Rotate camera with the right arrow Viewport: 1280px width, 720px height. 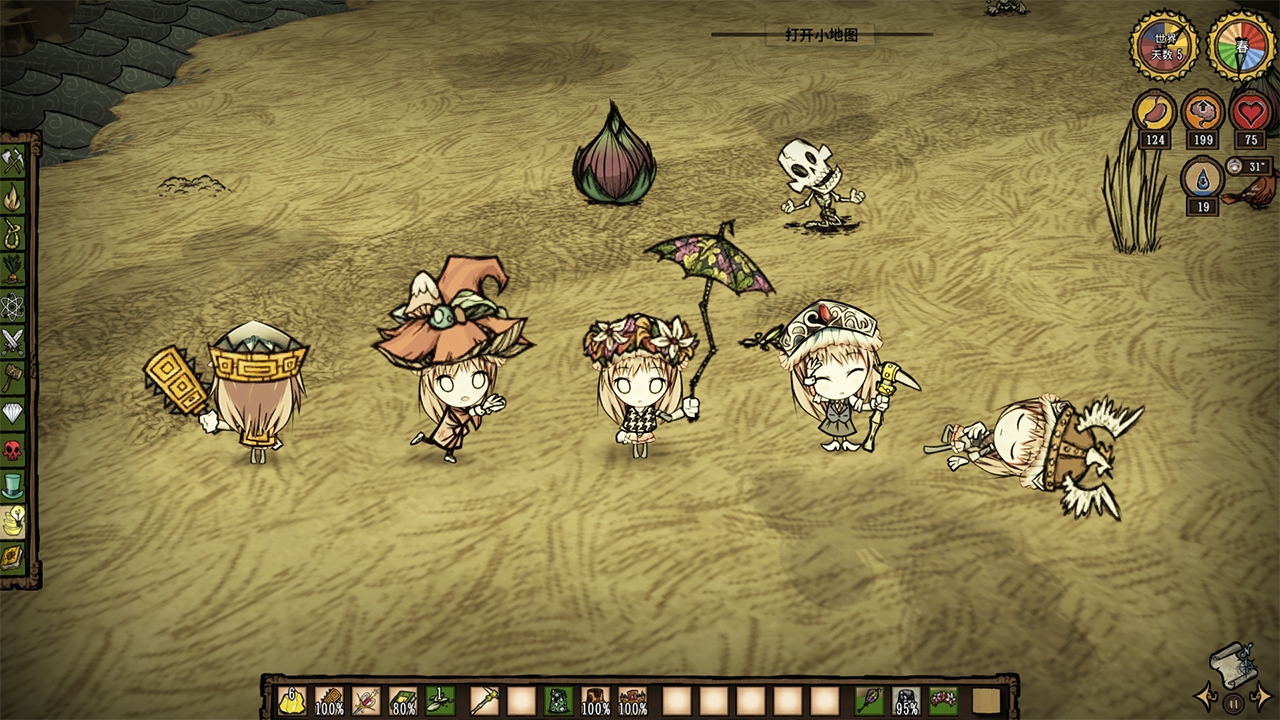click(1260, 697)
